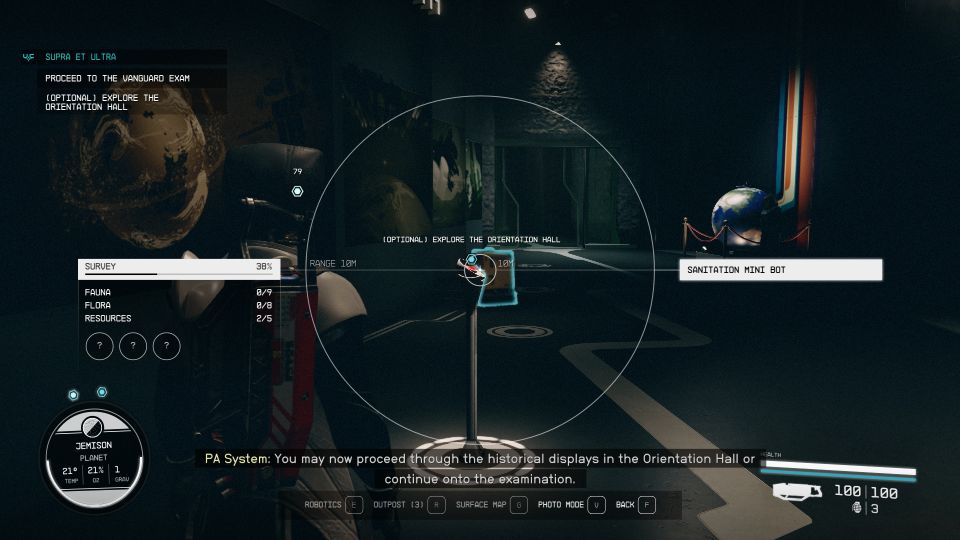The height and width of the screenshot is (540, 960).
Task: Select the Sanitation Mini Bot scan label
Action: (781, 270)
